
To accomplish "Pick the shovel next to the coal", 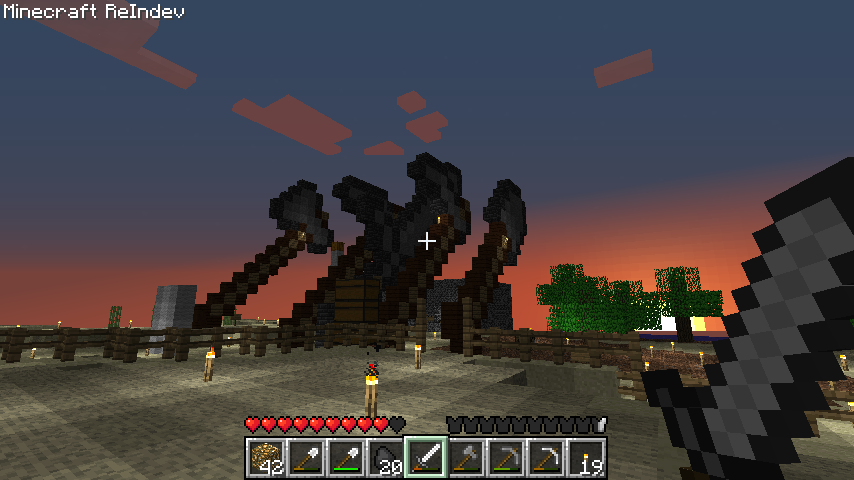I will [346, 458].
